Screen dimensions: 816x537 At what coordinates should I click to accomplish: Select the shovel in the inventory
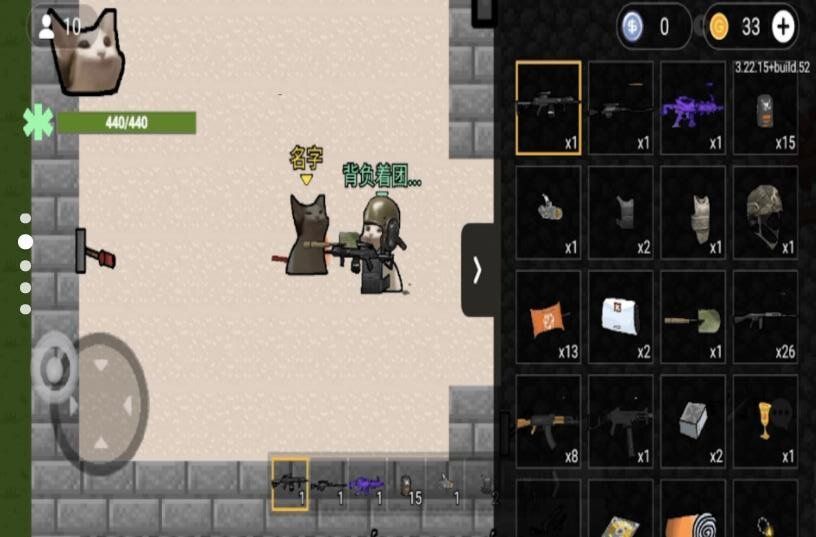(x=693, y=317)
